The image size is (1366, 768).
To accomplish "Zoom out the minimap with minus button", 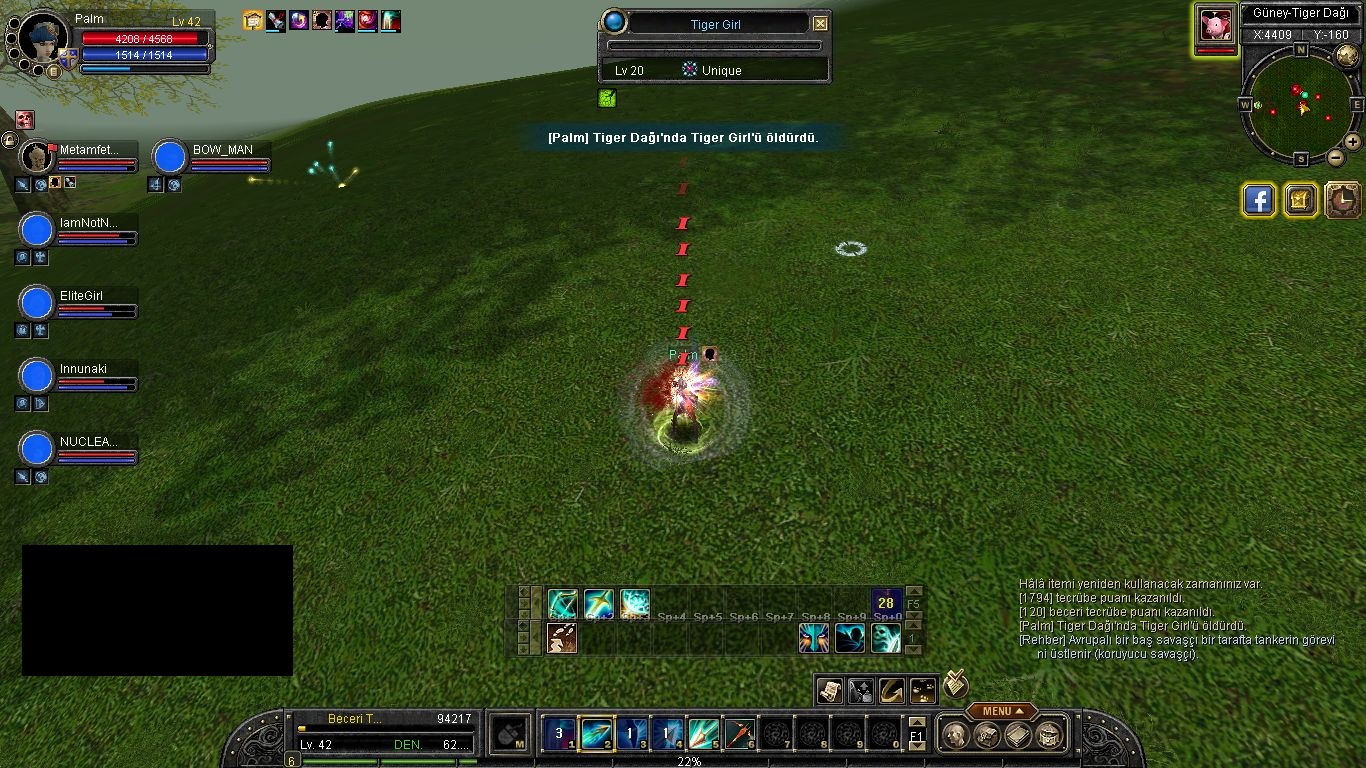I will 1336,157.
